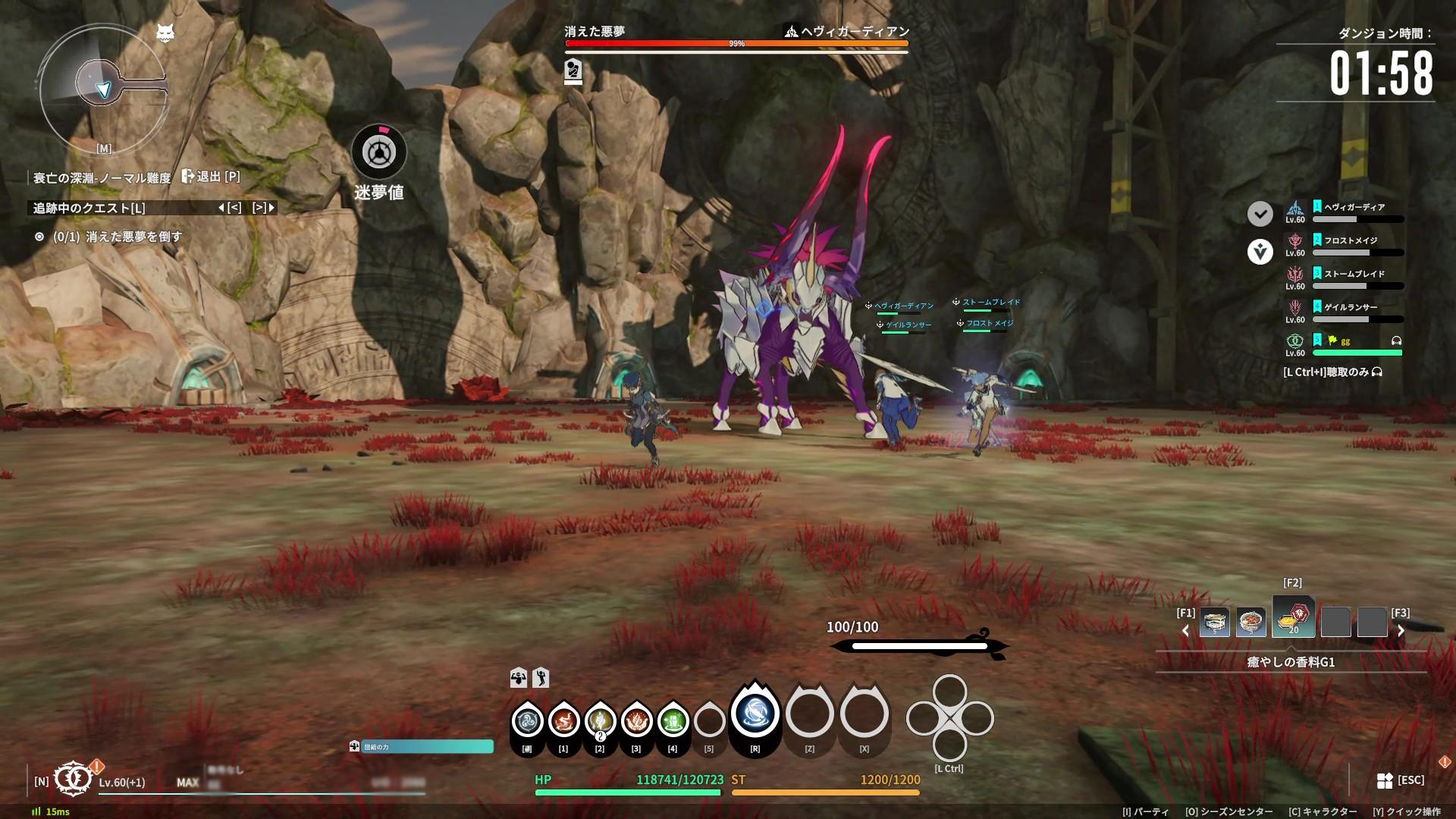Cycle the quick item bar right
1456x819 pixels.
coord(1401,630)
